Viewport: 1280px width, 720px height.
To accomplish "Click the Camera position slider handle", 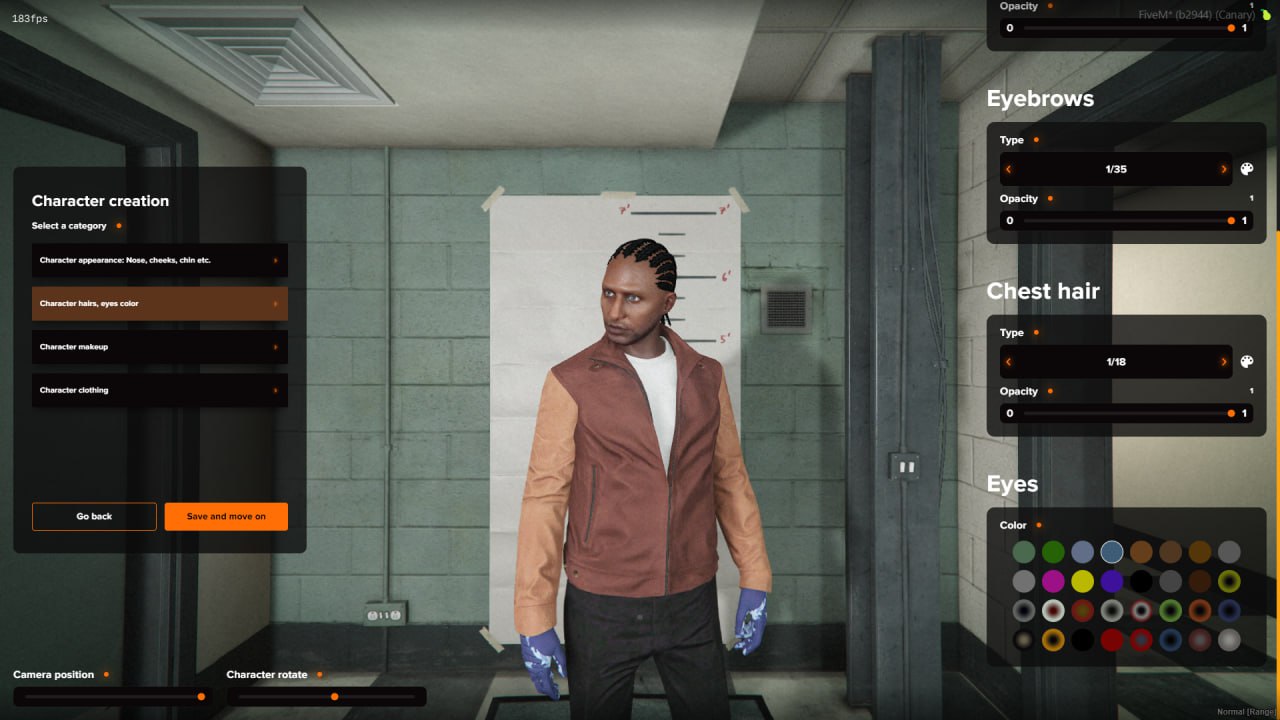I will [x=201, y=696].
